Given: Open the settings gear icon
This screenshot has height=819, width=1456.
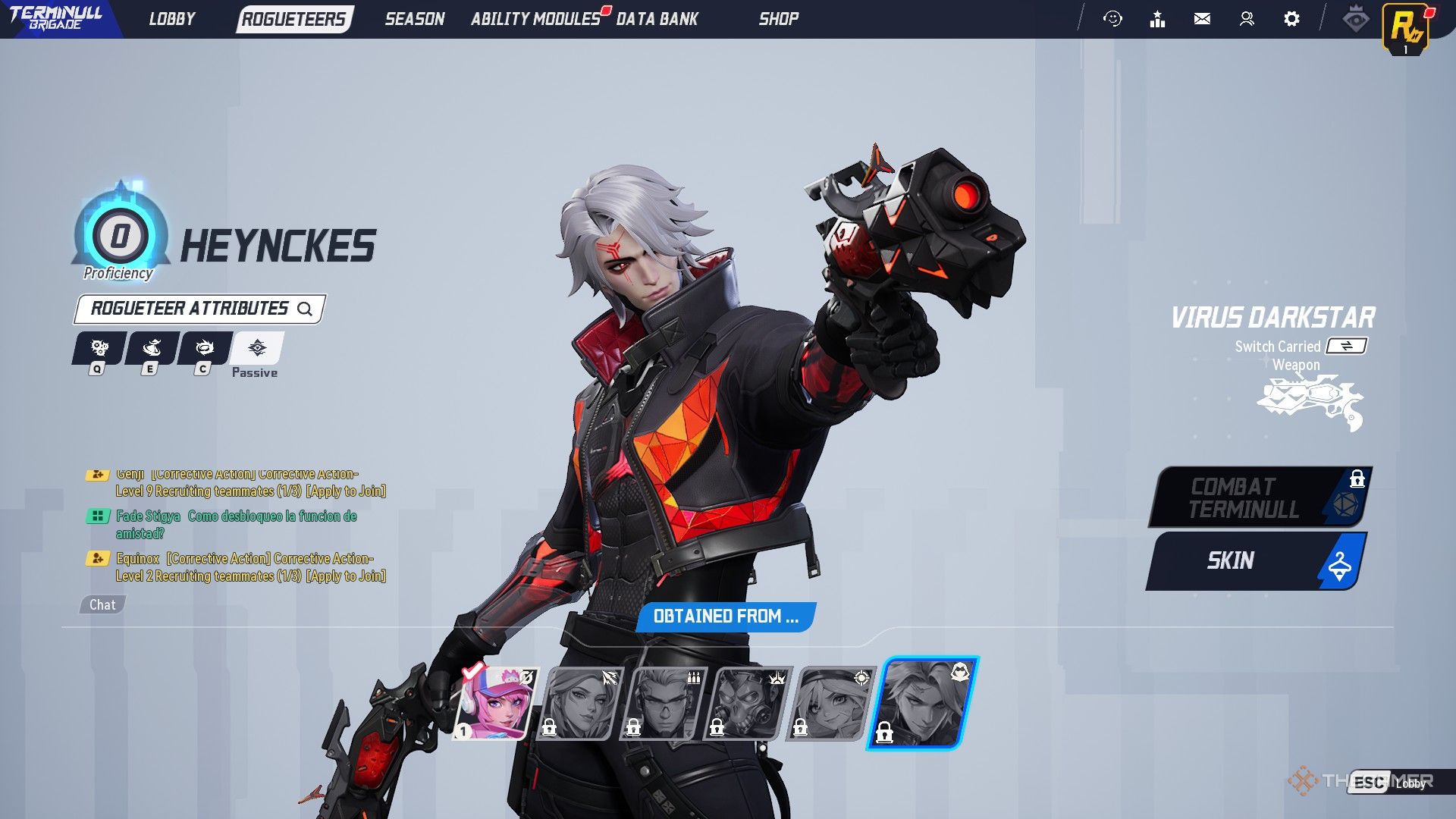Looking at the screenshot, I should 1291,19.
